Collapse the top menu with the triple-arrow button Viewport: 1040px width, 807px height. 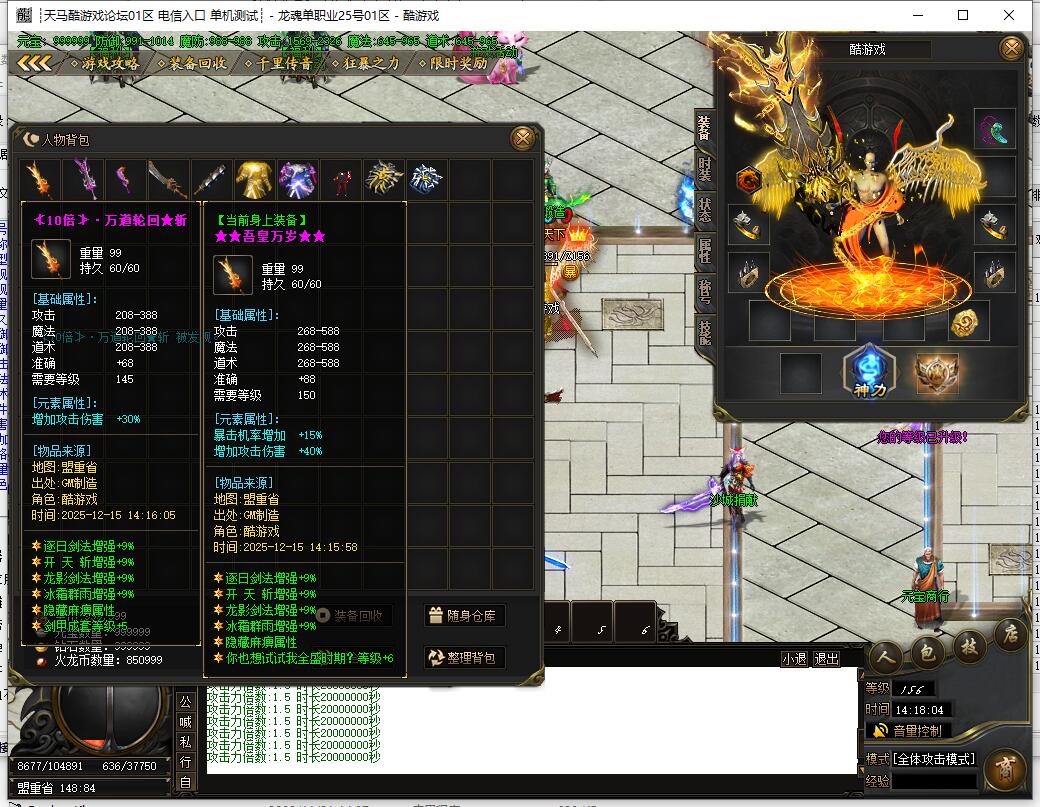click(x=35, y=63)
